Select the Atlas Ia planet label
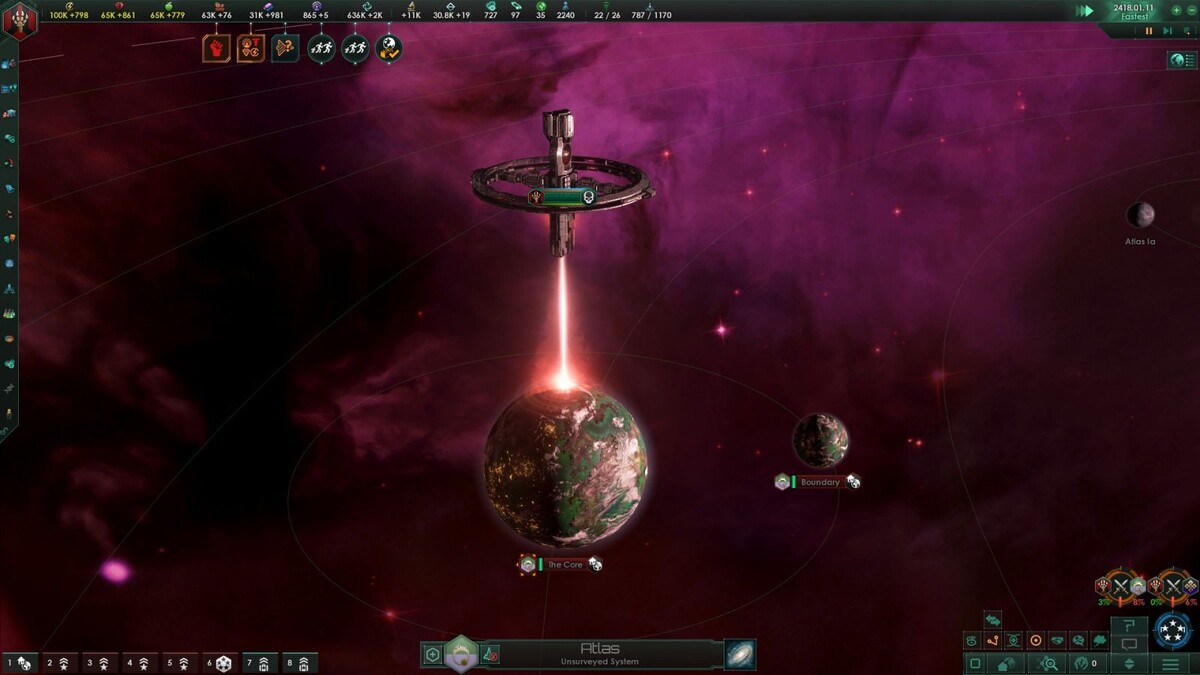 click(x=1140, y=241)
